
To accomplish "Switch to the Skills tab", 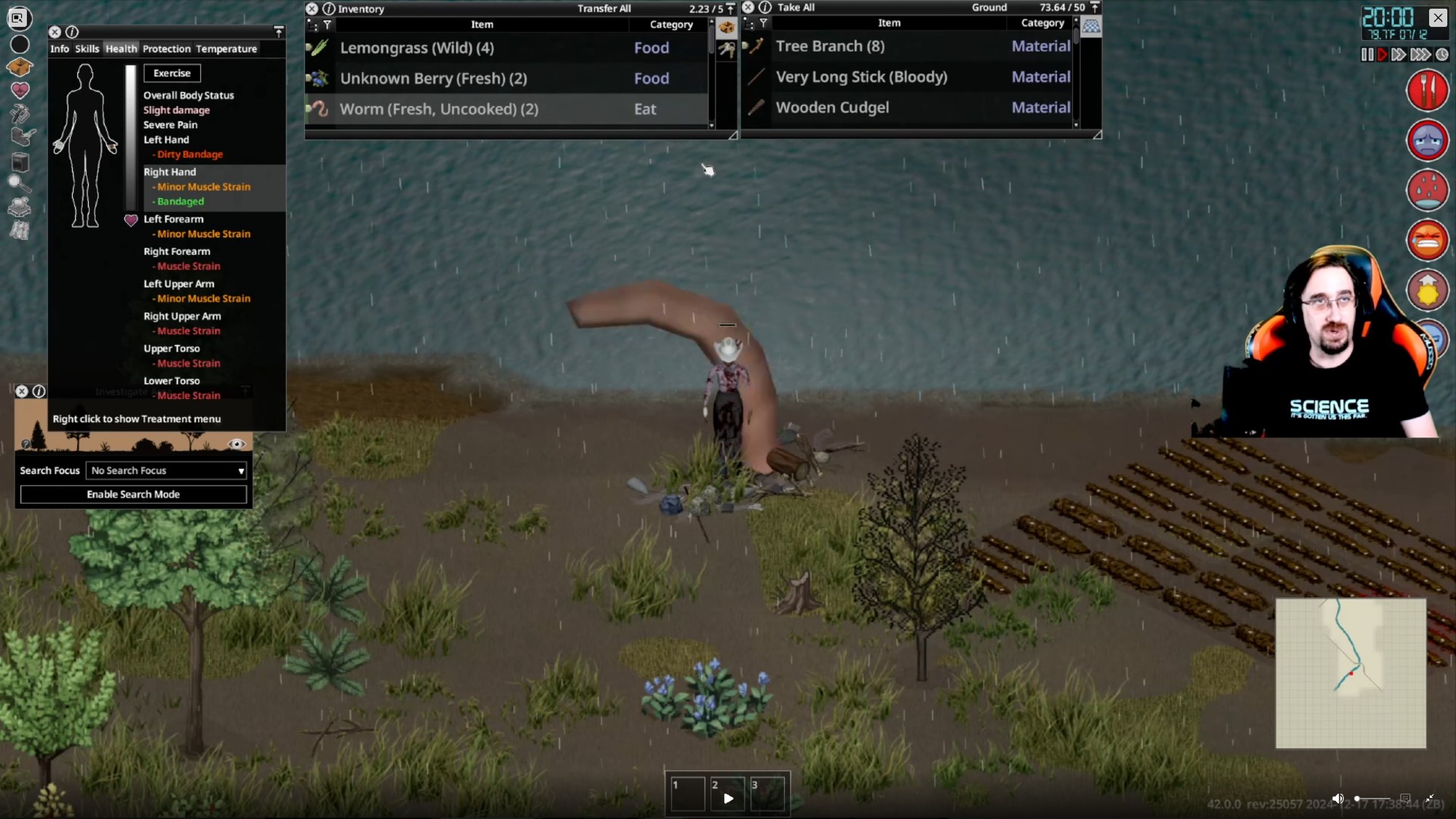I will [x=87, y=49].
